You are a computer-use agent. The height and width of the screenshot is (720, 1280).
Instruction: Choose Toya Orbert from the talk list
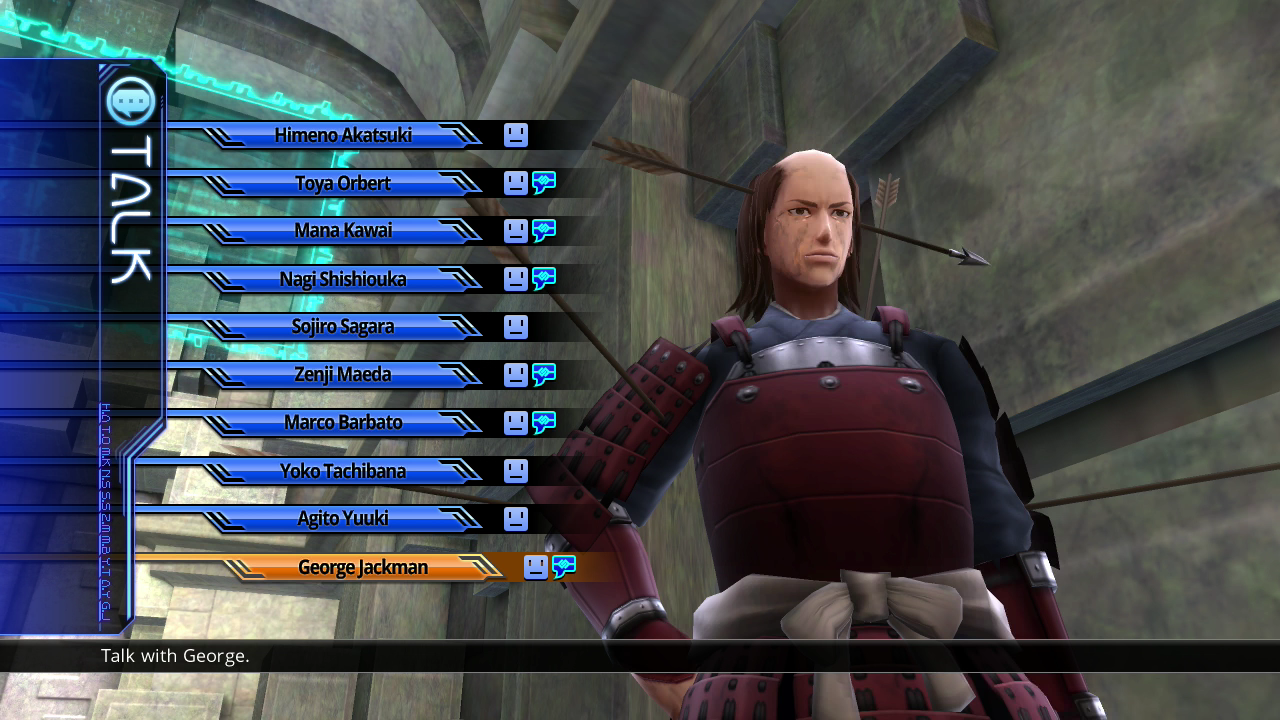(343, 183)
